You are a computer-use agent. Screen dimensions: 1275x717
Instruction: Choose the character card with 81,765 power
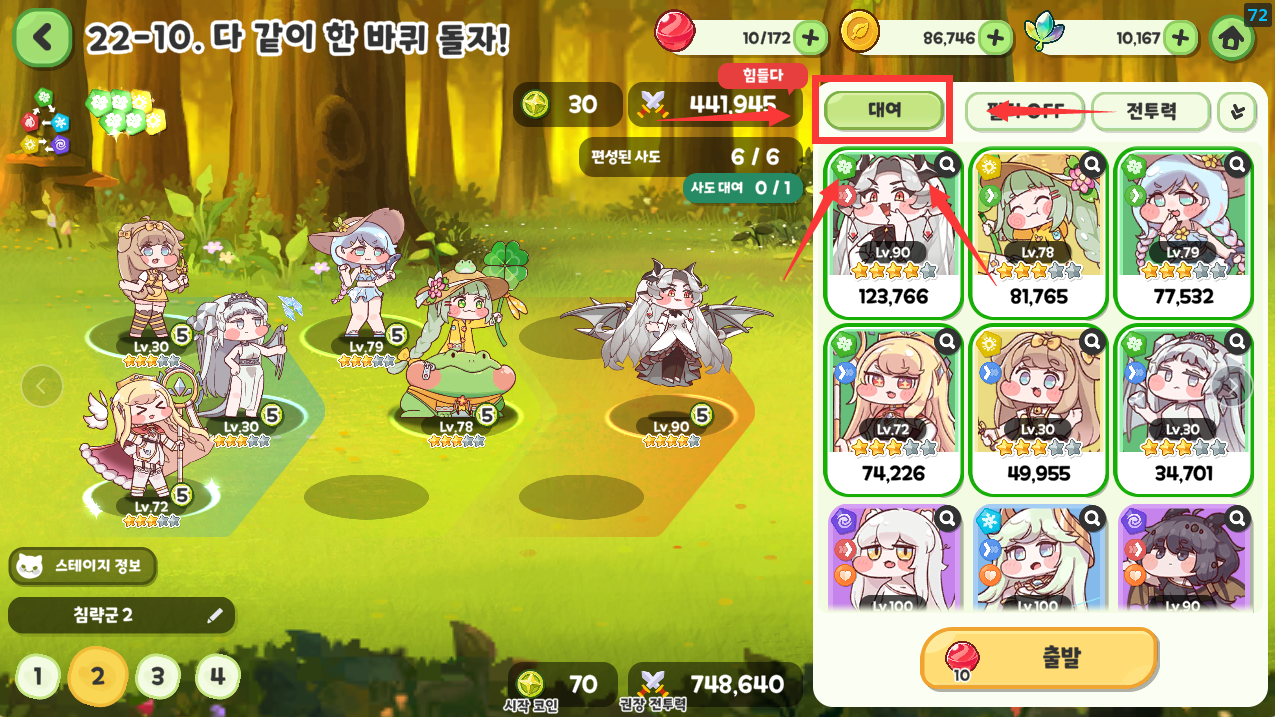point(1037,232)
